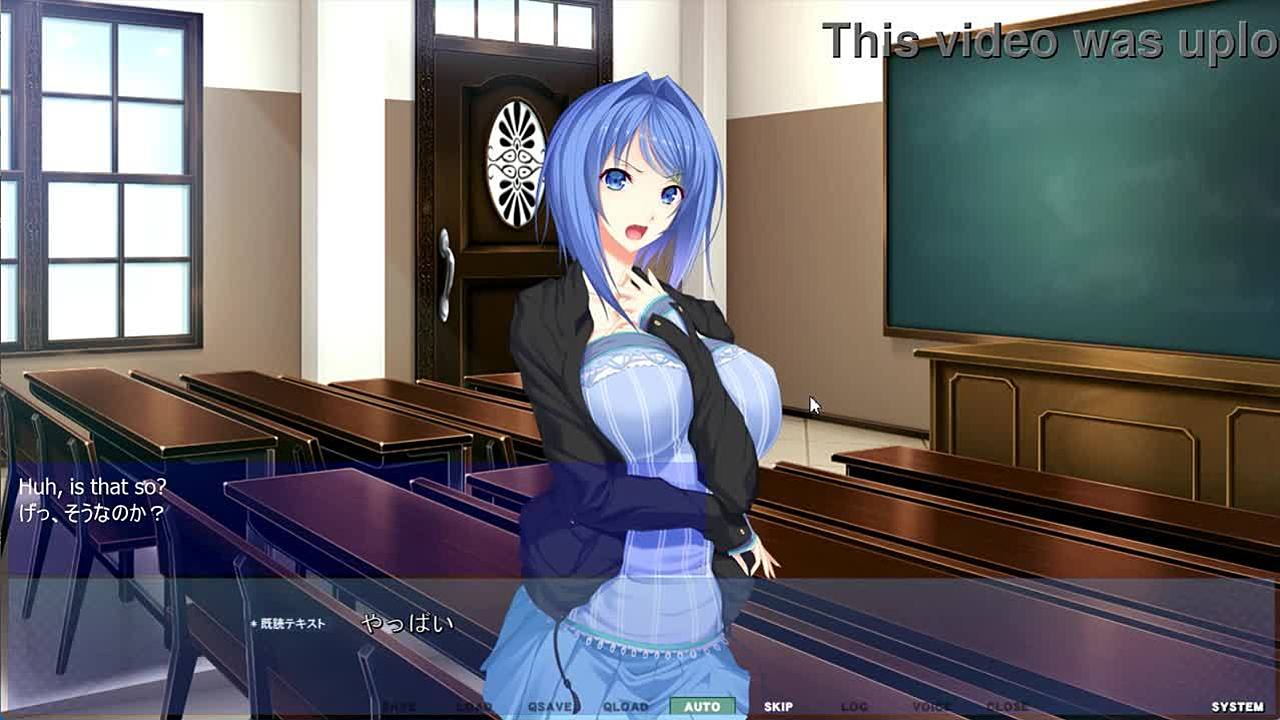Hide the text box with CLOSE
This screenshot has height=720, width=1280.
coord(1007,707)
